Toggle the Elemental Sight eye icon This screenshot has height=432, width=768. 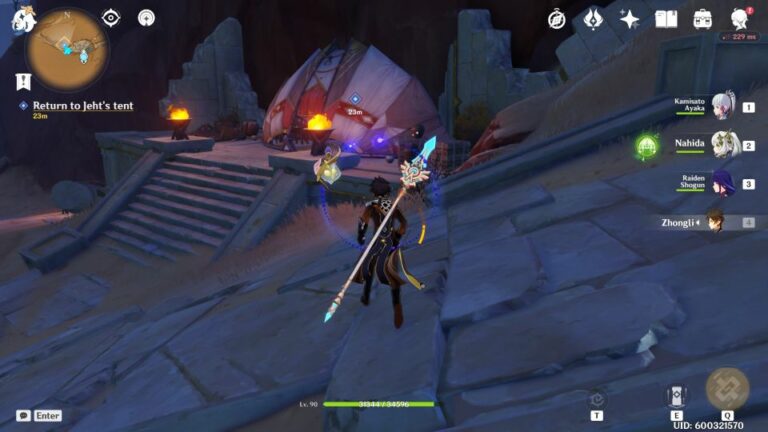point(111,18)
